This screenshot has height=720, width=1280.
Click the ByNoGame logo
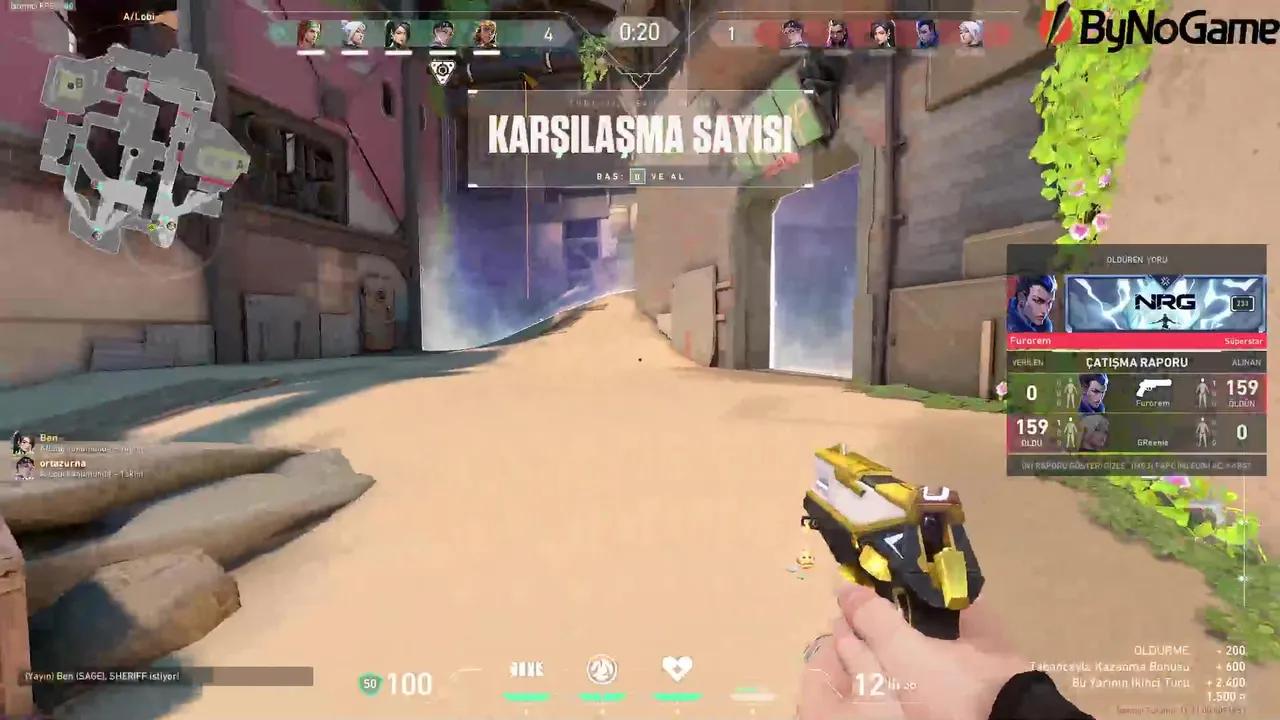click(1170, 27)
